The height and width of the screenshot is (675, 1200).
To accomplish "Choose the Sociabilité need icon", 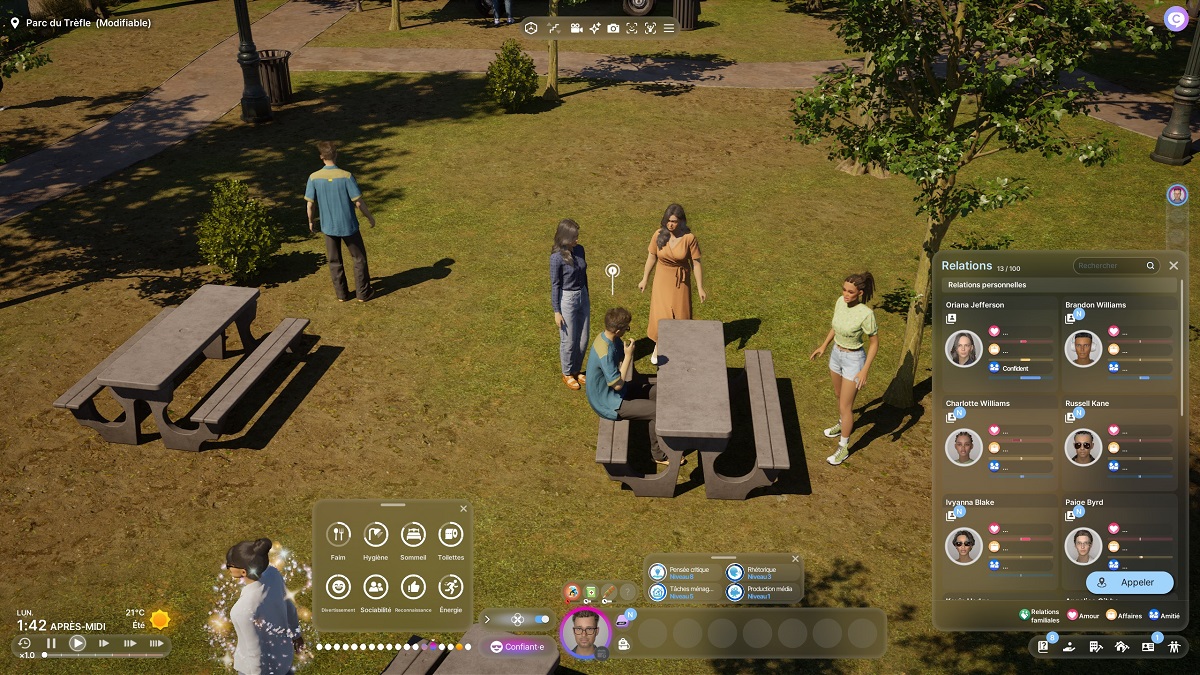I will (x=376, y=588).
